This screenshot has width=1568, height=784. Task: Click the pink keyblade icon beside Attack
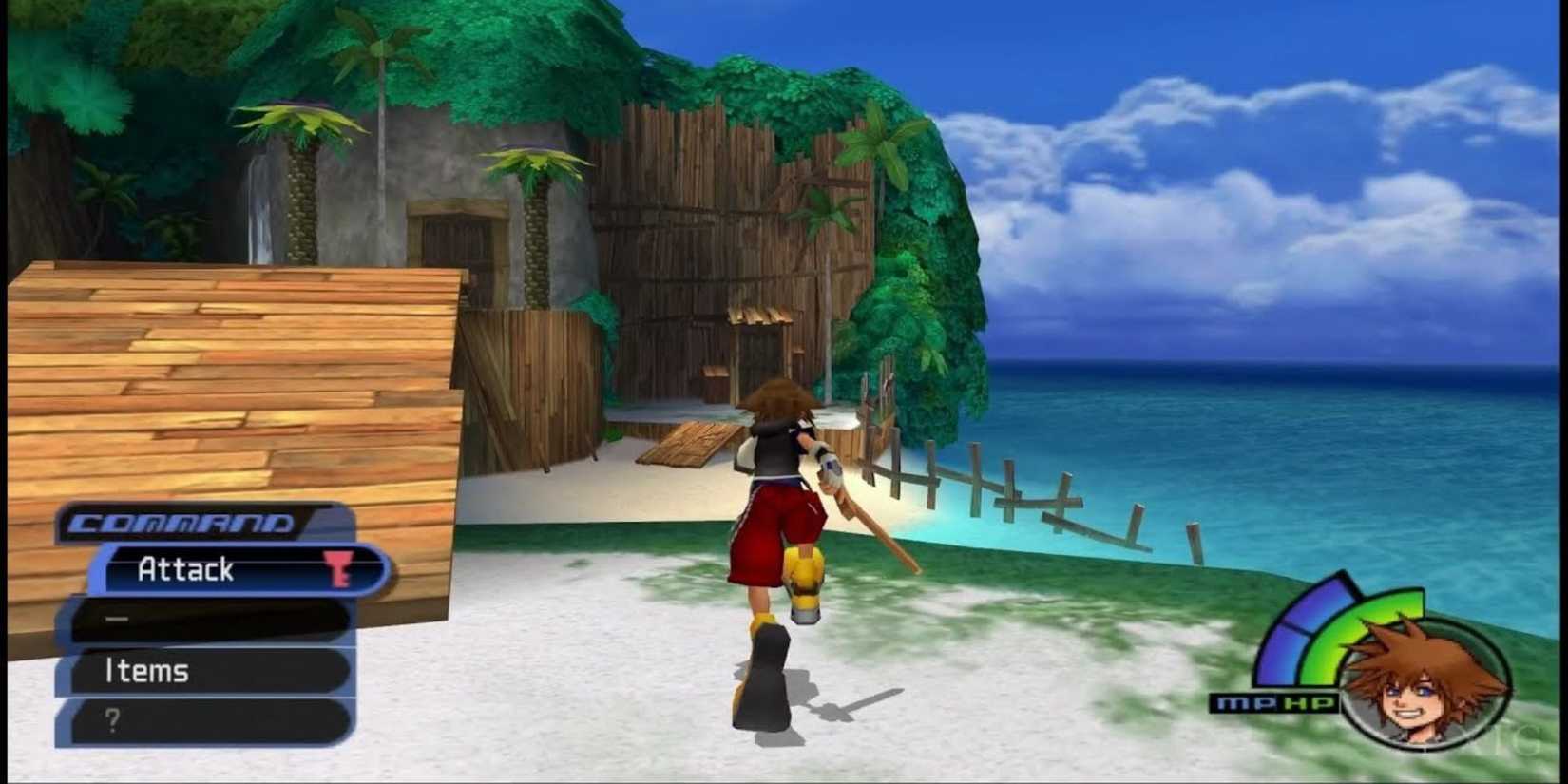339,570
